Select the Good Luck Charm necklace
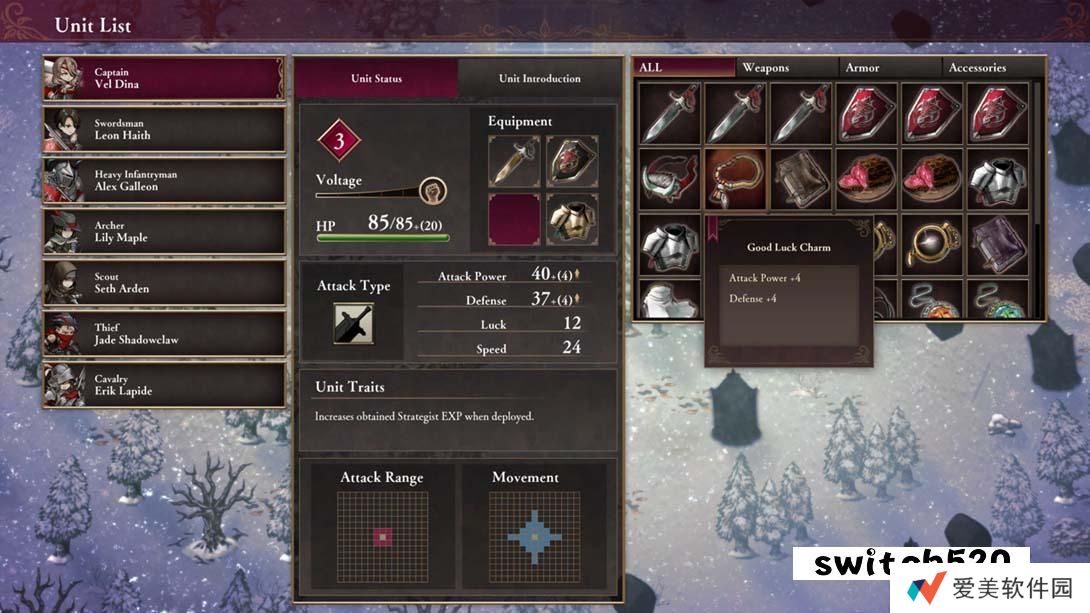Viewport: 1090px width, 613px height. (736, 178)
